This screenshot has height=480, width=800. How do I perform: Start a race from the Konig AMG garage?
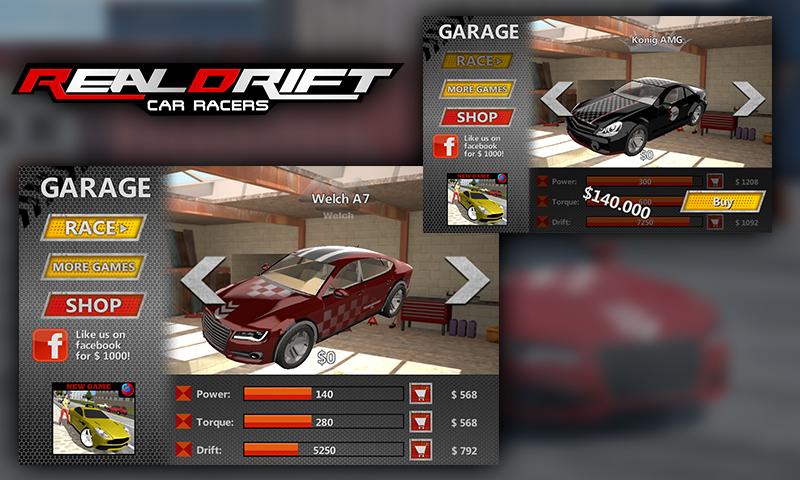pos(477,61)
